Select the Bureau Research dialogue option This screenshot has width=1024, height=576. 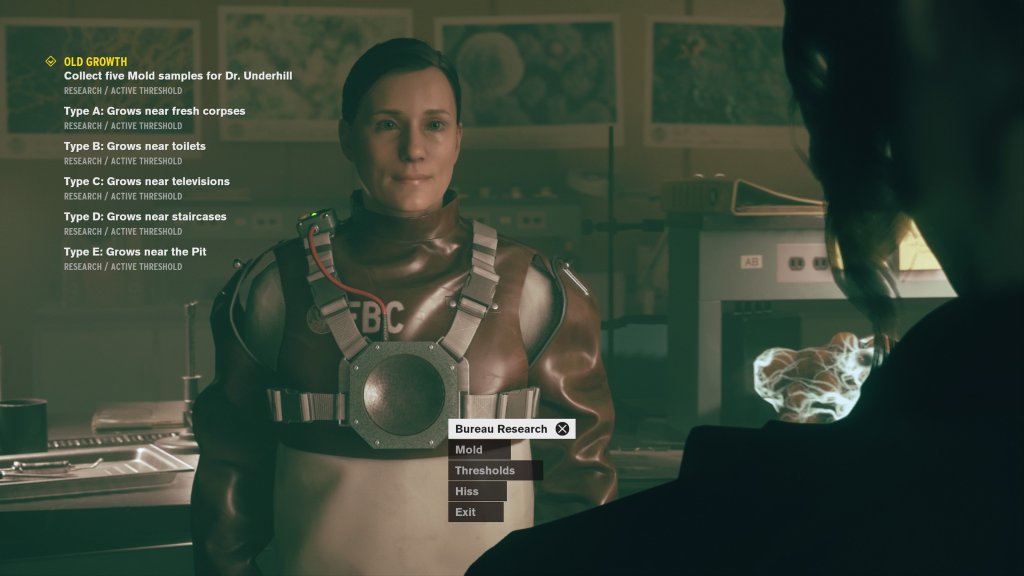[502, 429]
